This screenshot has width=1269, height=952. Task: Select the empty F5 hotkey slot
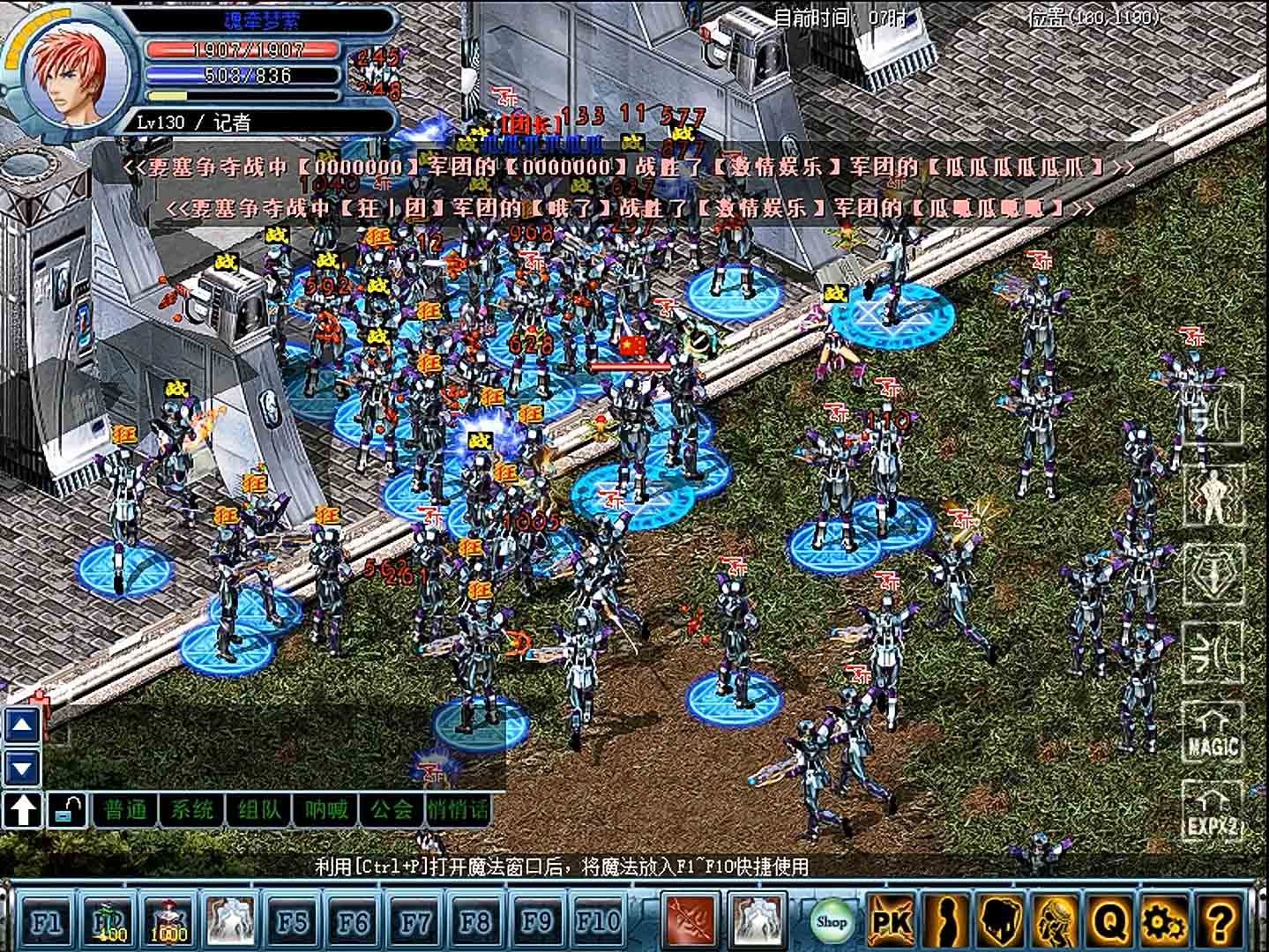click(x=292, y=921)
